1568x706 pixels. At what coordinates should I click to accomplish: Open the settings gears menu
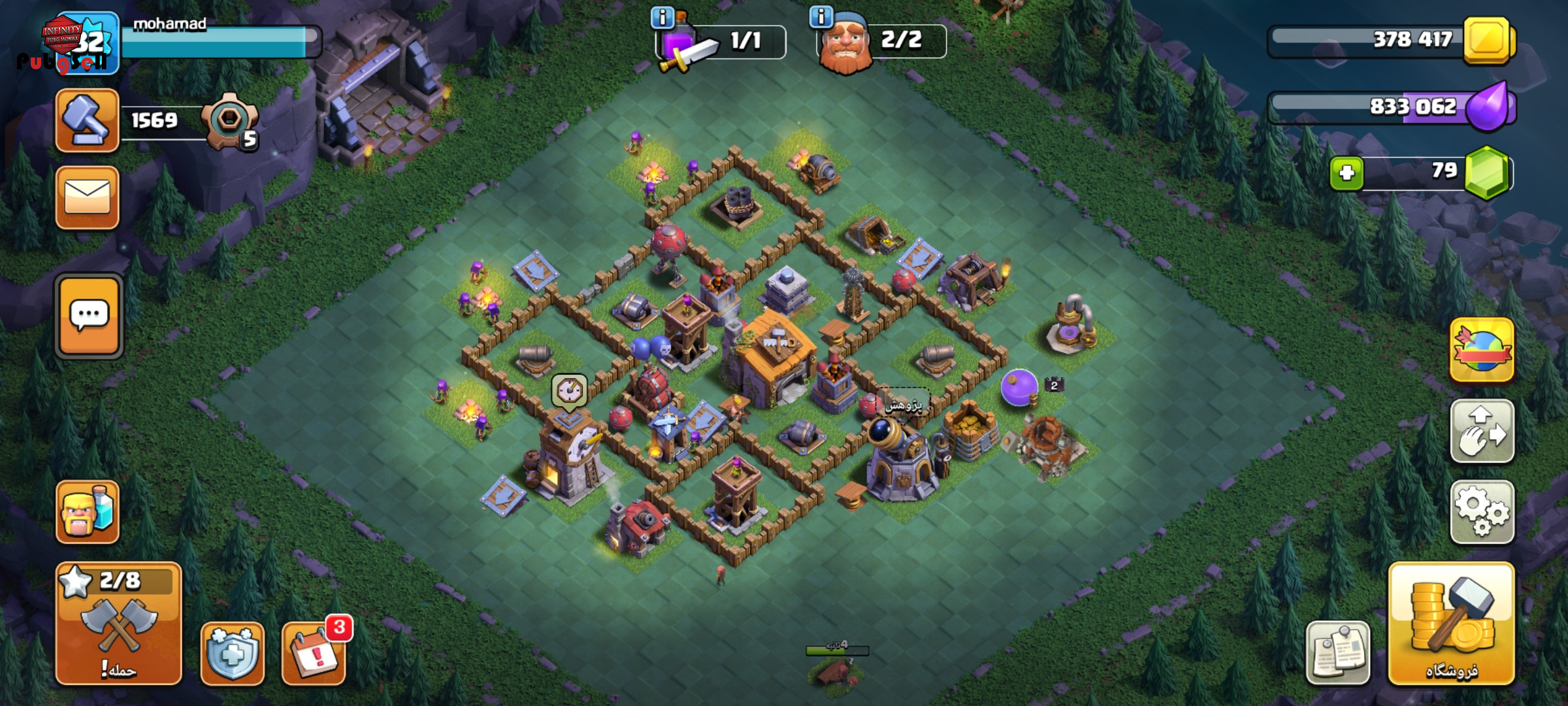(1482, 513)
